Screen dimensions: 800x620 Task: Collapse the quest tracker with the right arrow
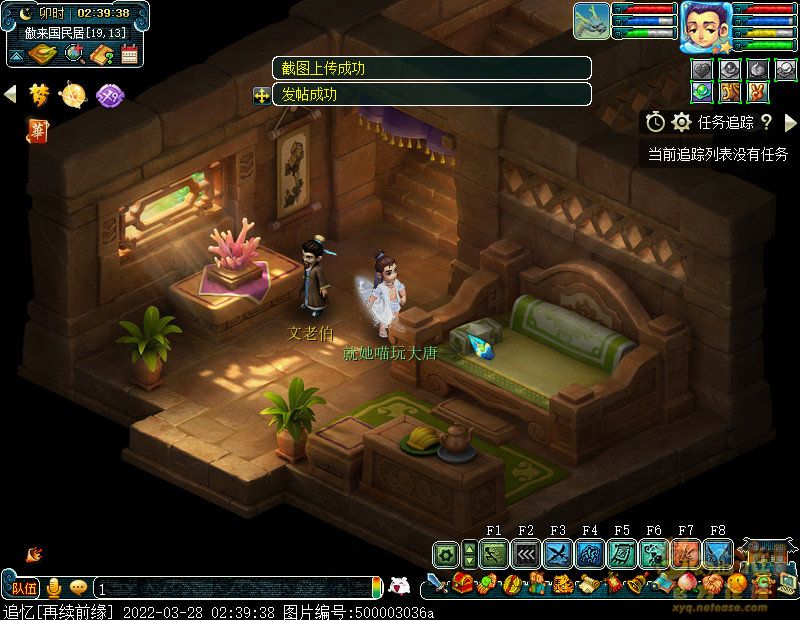(790, 122)
